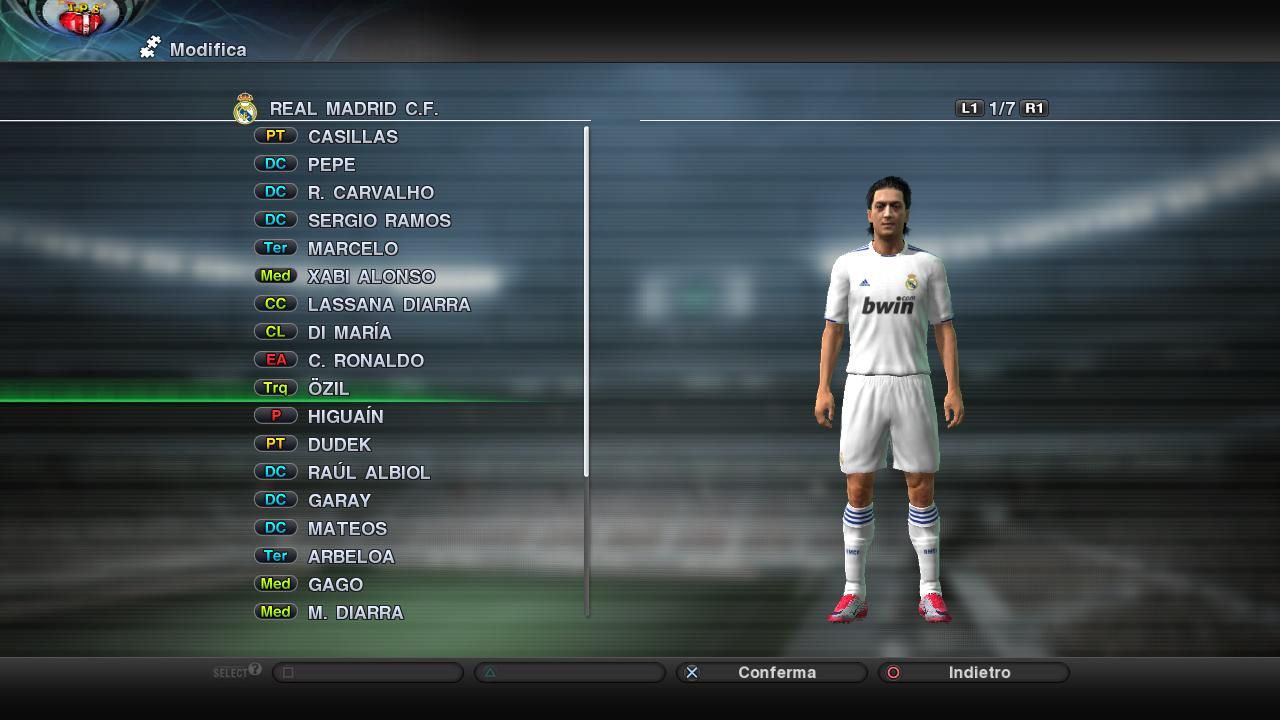Viewport: 1280px width, 720px height.
Task: Select Higuaín in the player list
Action: point(345,417)
